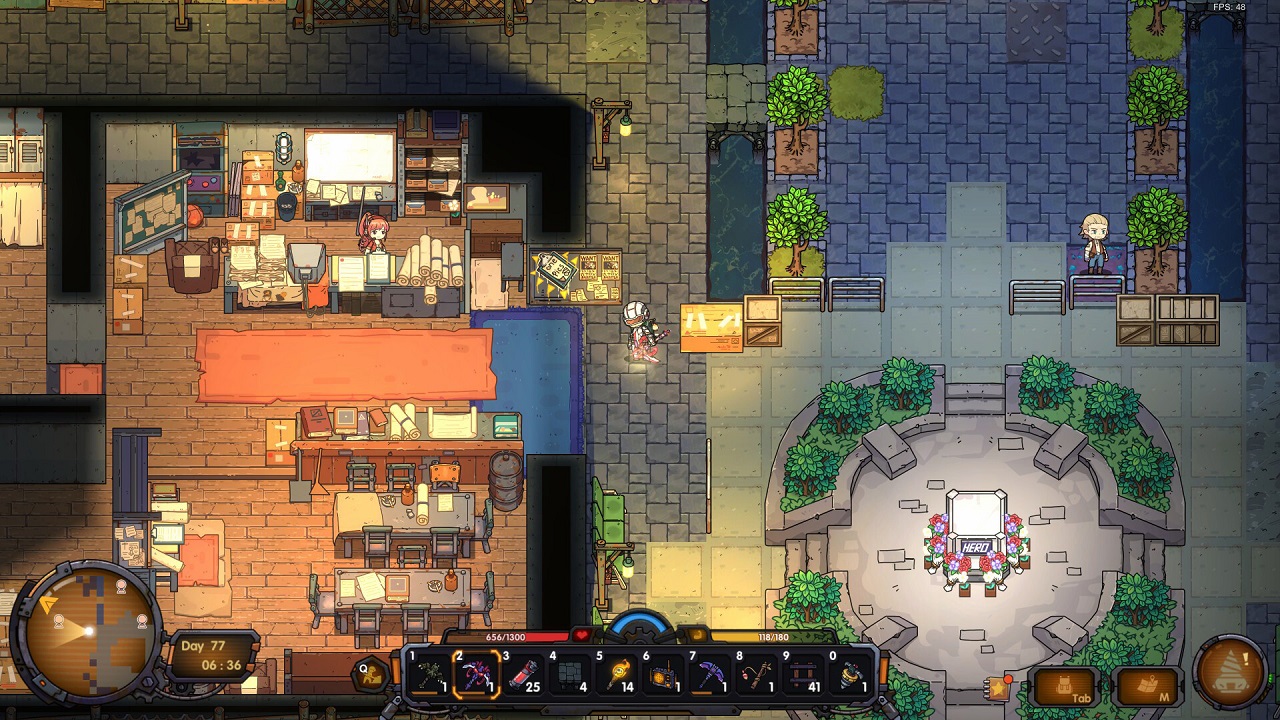Select the camo crossbow in hotbar slot 1
Image resolution: width=1280 pixels, height=720 pixels.
(x=430, y=675)
